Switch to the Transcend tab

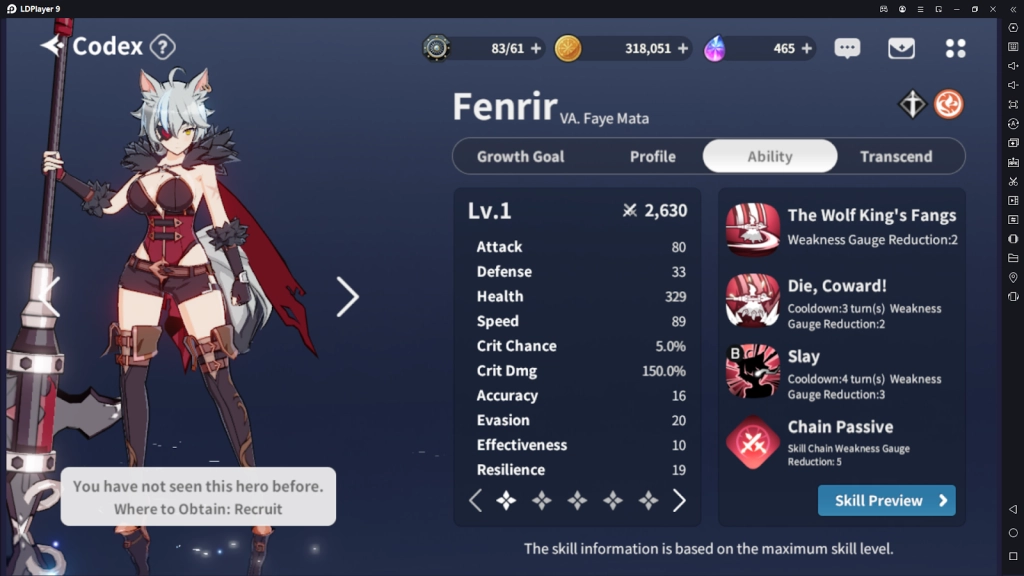tap(896, 156)
